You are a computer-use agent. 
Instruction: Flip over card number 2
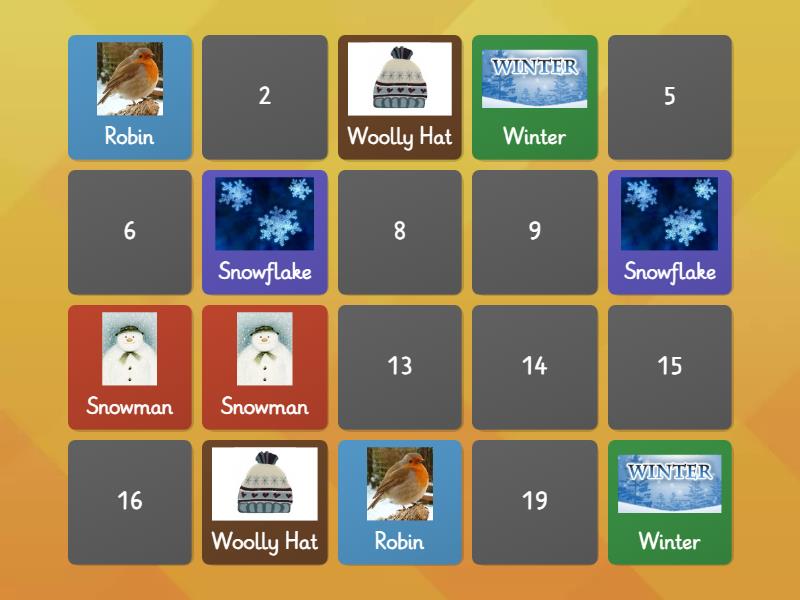click(265, 97)
